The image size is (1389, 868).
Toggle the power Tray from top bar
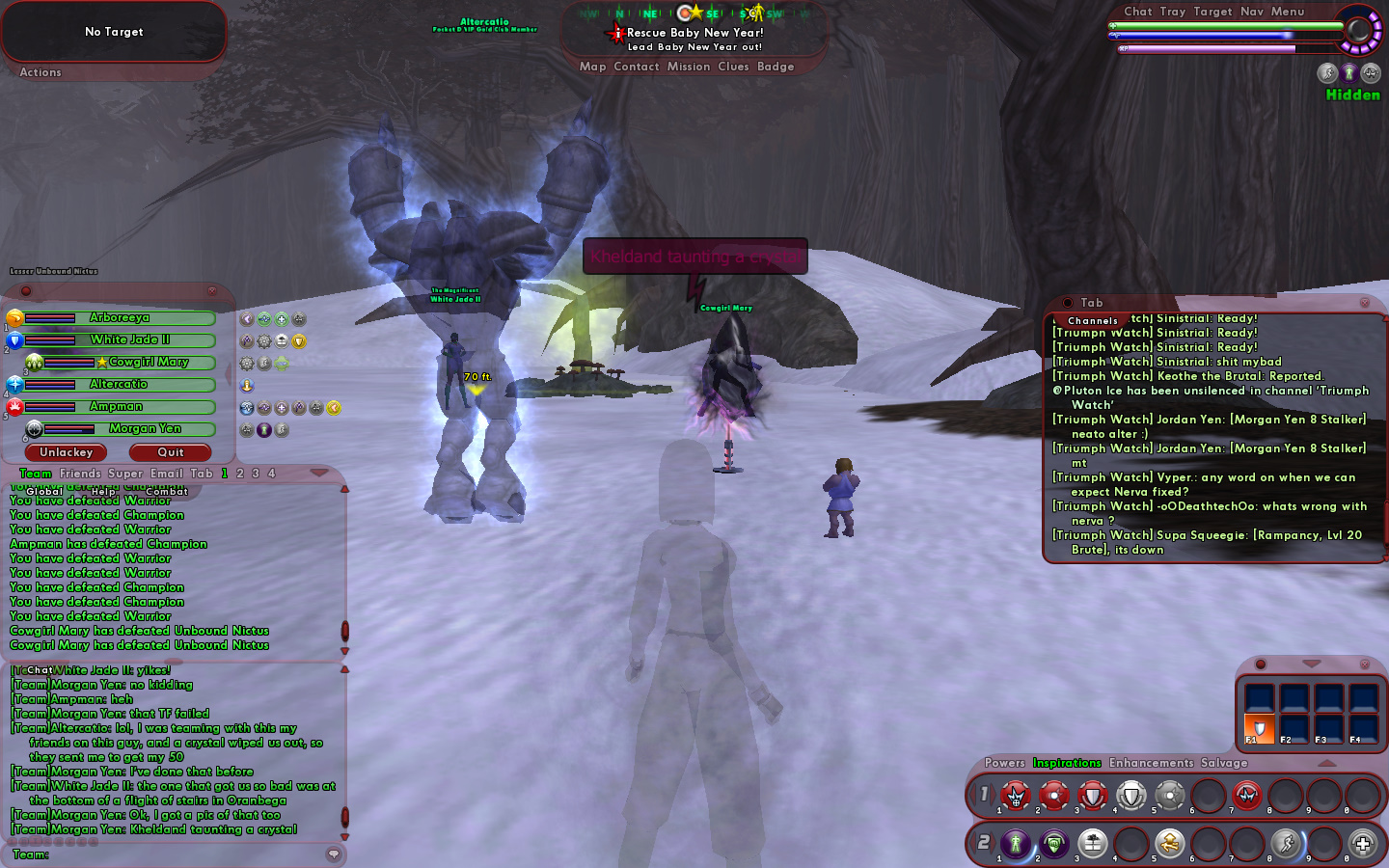click(1173, 12)
